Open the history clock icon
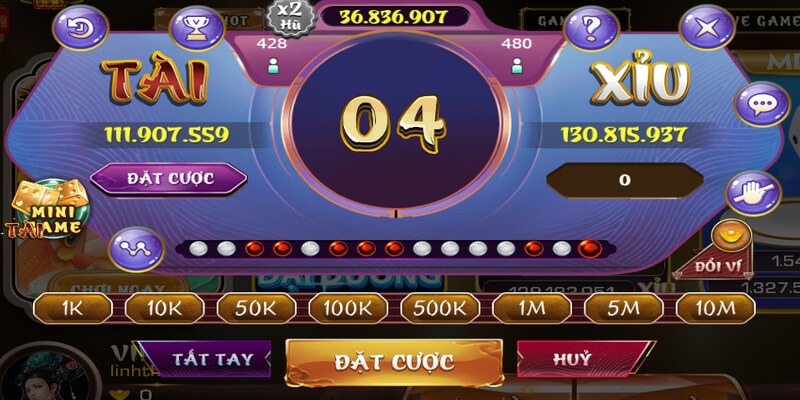The image size is (800, 400). pyautogui.click(x=85, y=27)
